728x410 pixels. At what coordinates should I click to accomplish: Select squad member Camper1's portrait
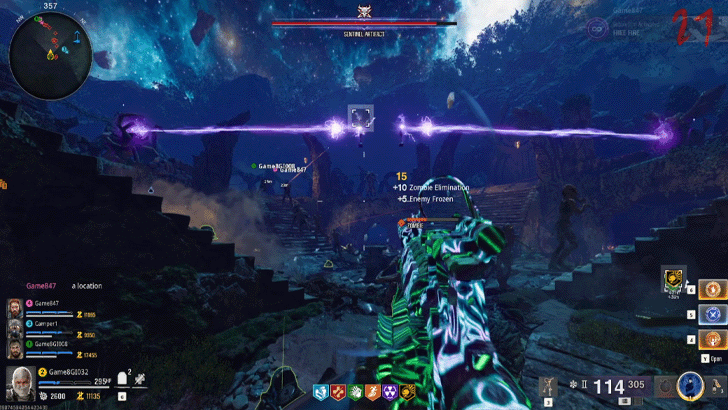point(14,326)
